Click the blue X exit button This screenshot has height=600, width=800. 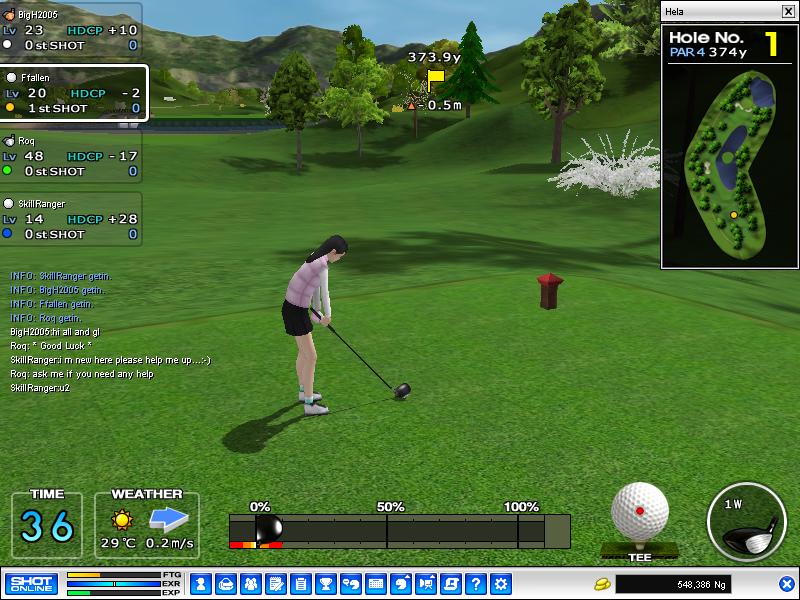(786, 583)
